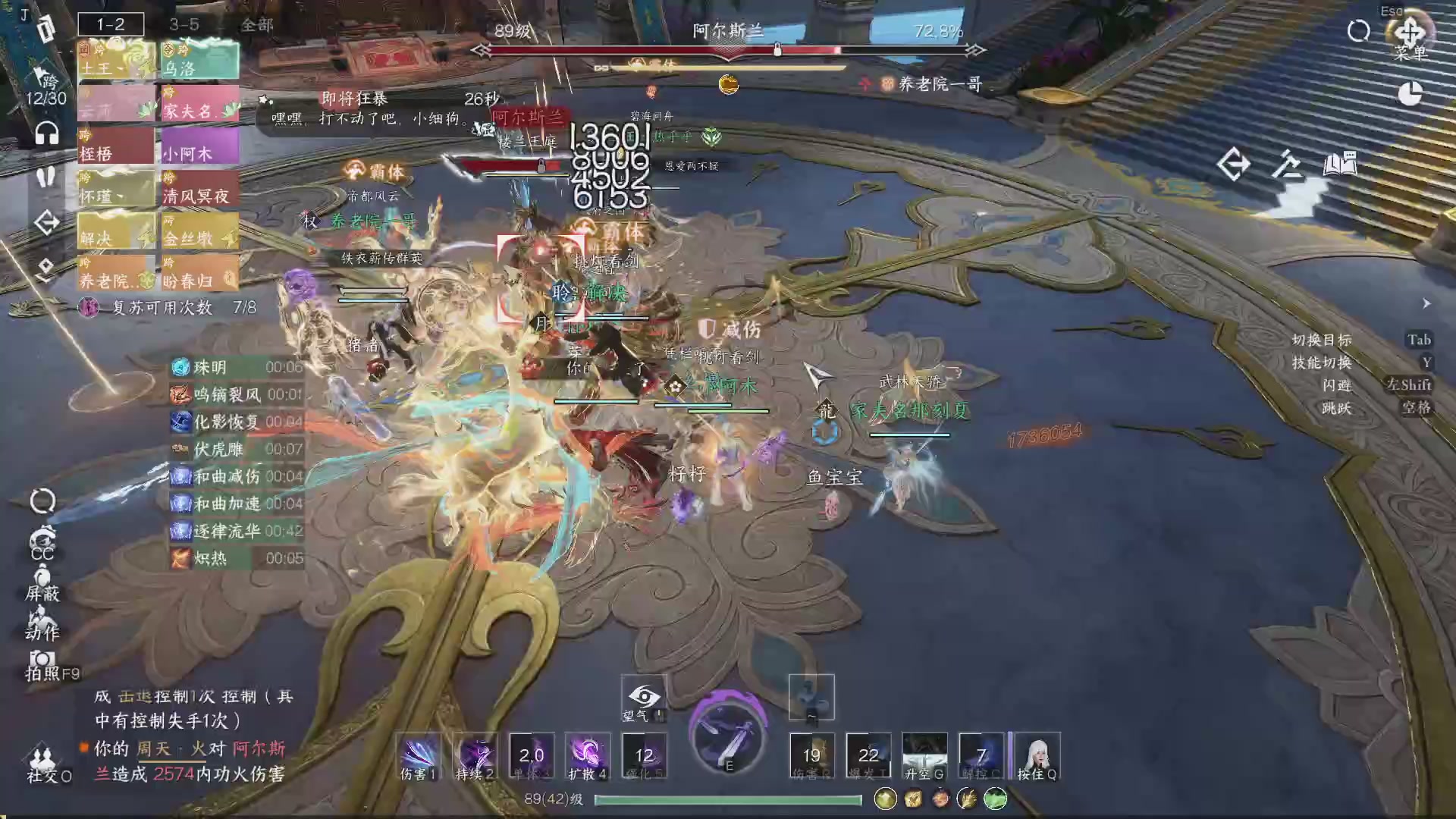Click the white-haired character portrait skill
This screenshot has width=1456, height=819.
tap(1037, 755)
